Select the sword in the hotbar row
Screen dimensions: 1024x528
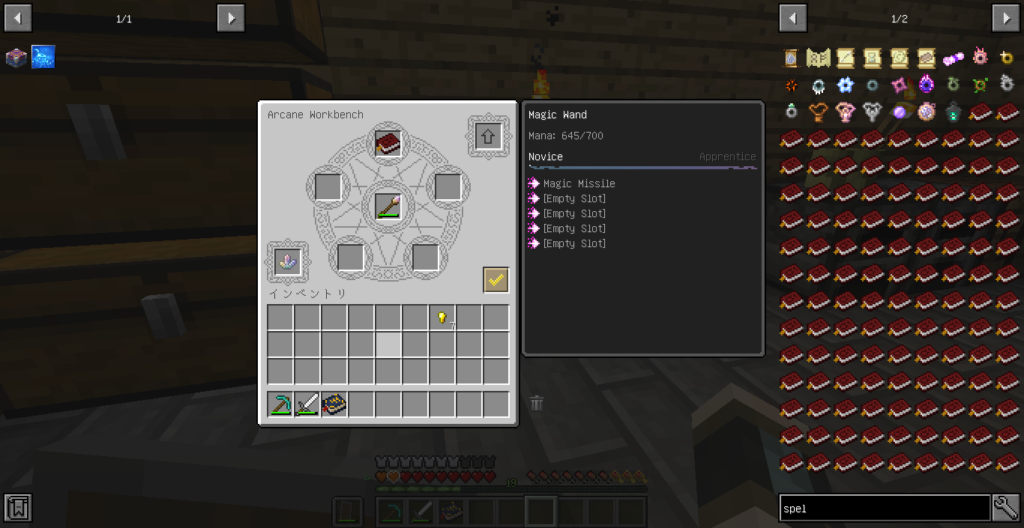[x=307, y=404]
